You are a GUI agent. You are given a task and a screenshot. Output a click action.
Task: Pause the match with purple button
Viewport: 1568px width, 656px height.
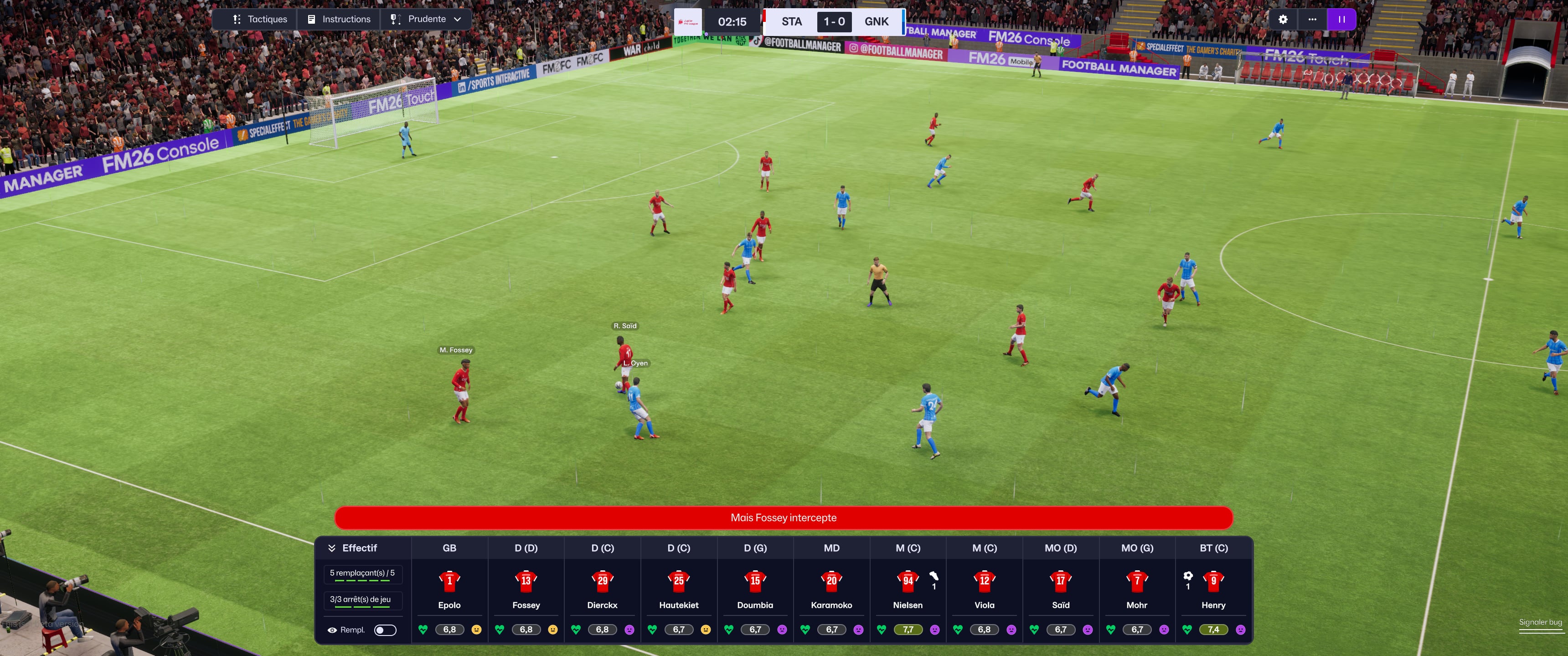tap(1341, 20)
